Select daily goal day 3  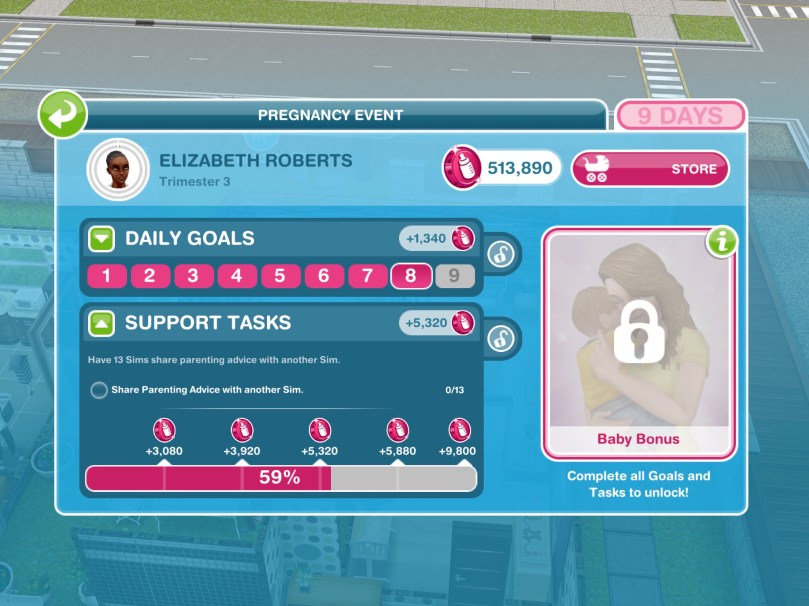point(193,276)
